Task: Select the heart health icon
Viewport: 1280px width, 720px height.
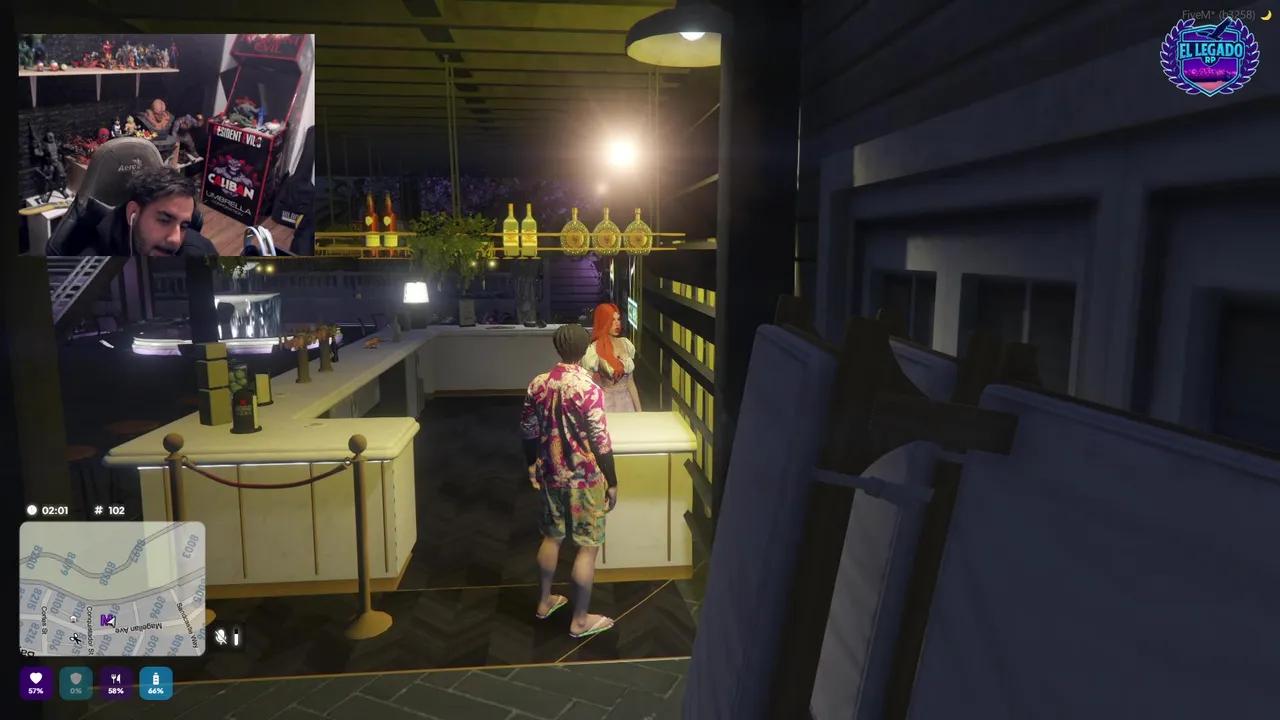Action: 36,678
